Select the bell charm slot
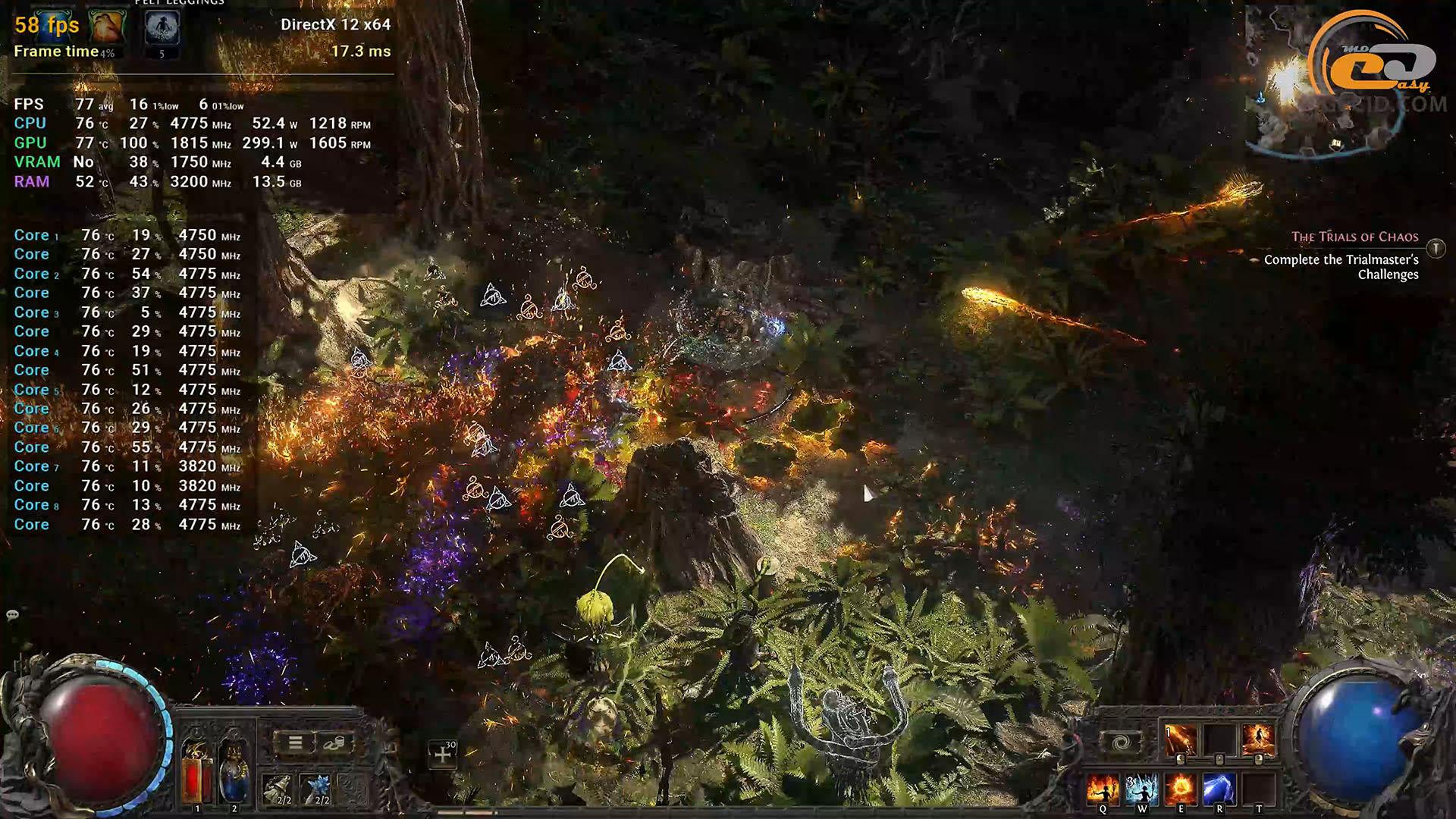1456x819 pixels. [278, 789]
